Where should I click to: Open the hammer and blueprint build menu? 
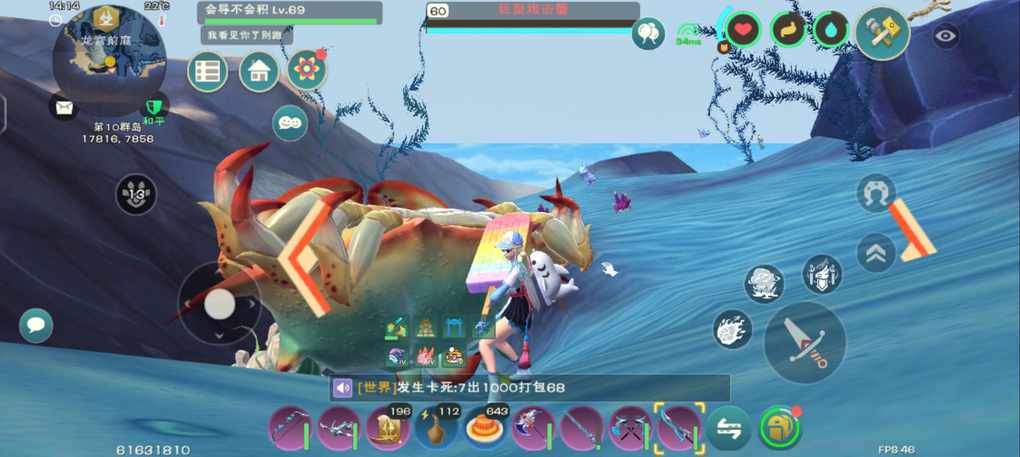coord(882,32)
